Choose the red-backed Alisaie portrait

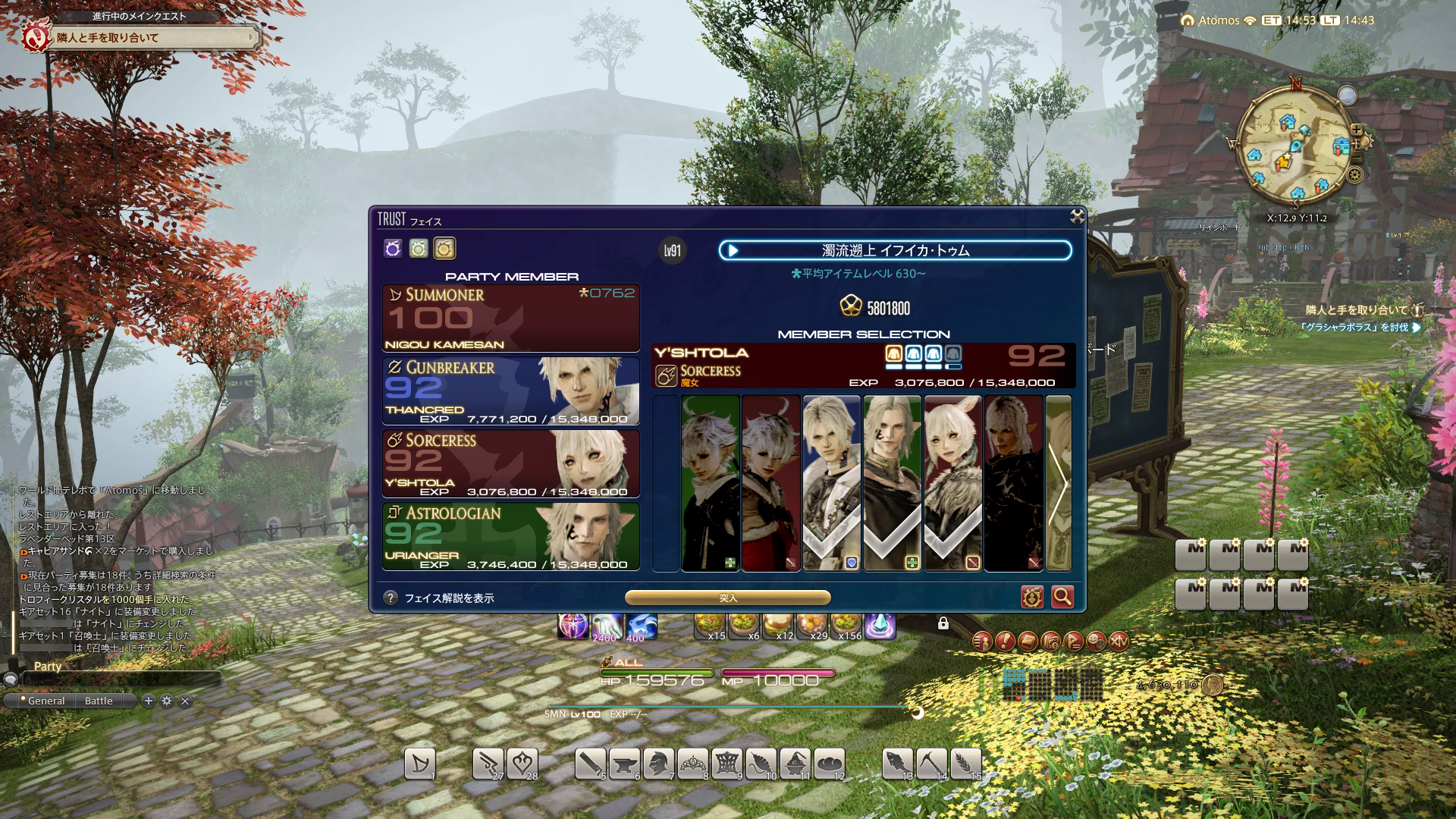(770, 483)
